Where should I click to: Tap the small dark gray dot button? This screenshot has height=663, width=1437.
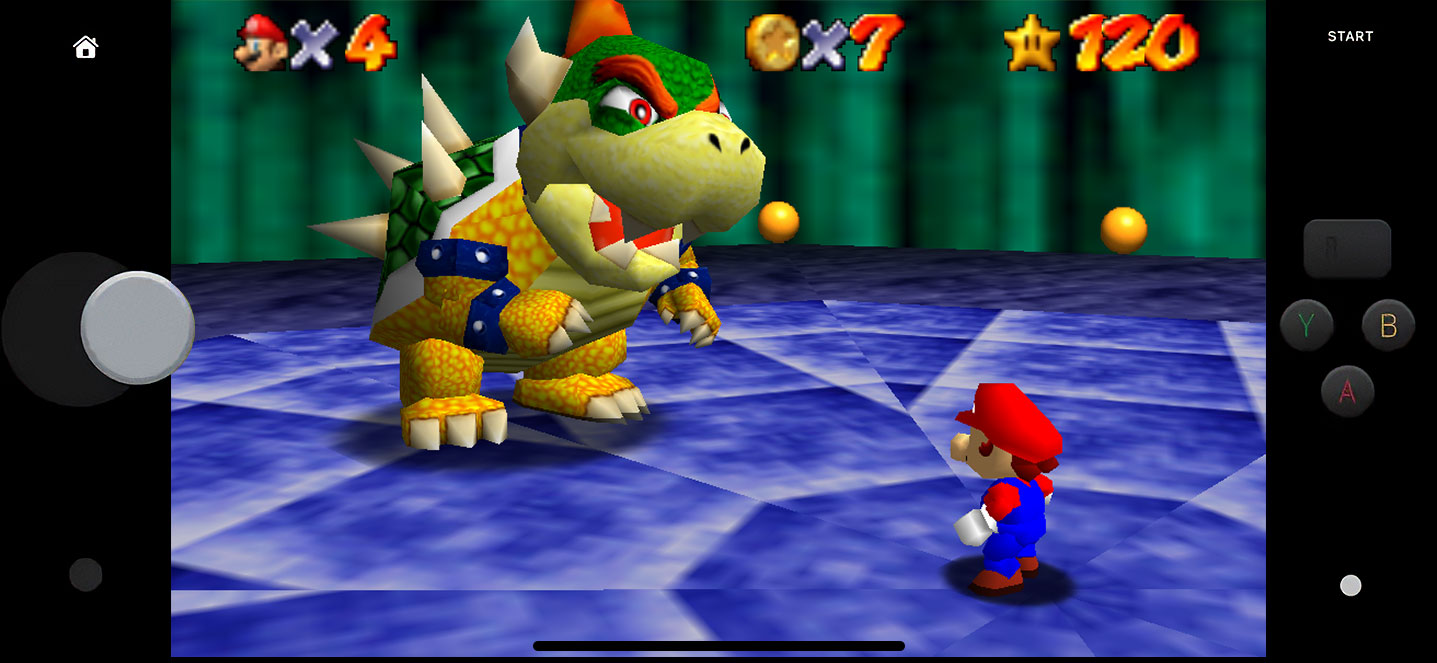pos(86,574)
